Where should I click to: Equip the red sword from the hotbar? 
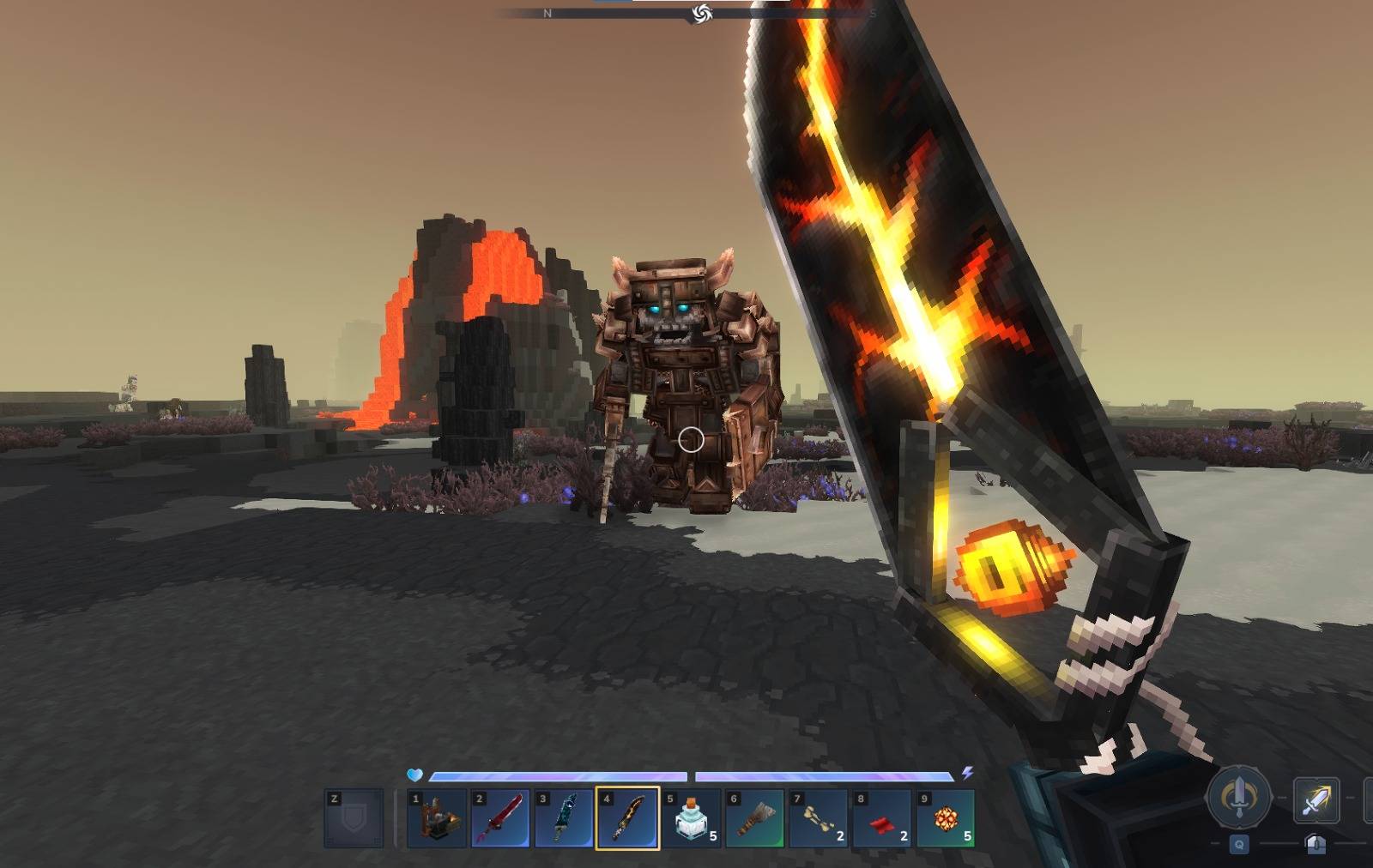tap(501, 818)
